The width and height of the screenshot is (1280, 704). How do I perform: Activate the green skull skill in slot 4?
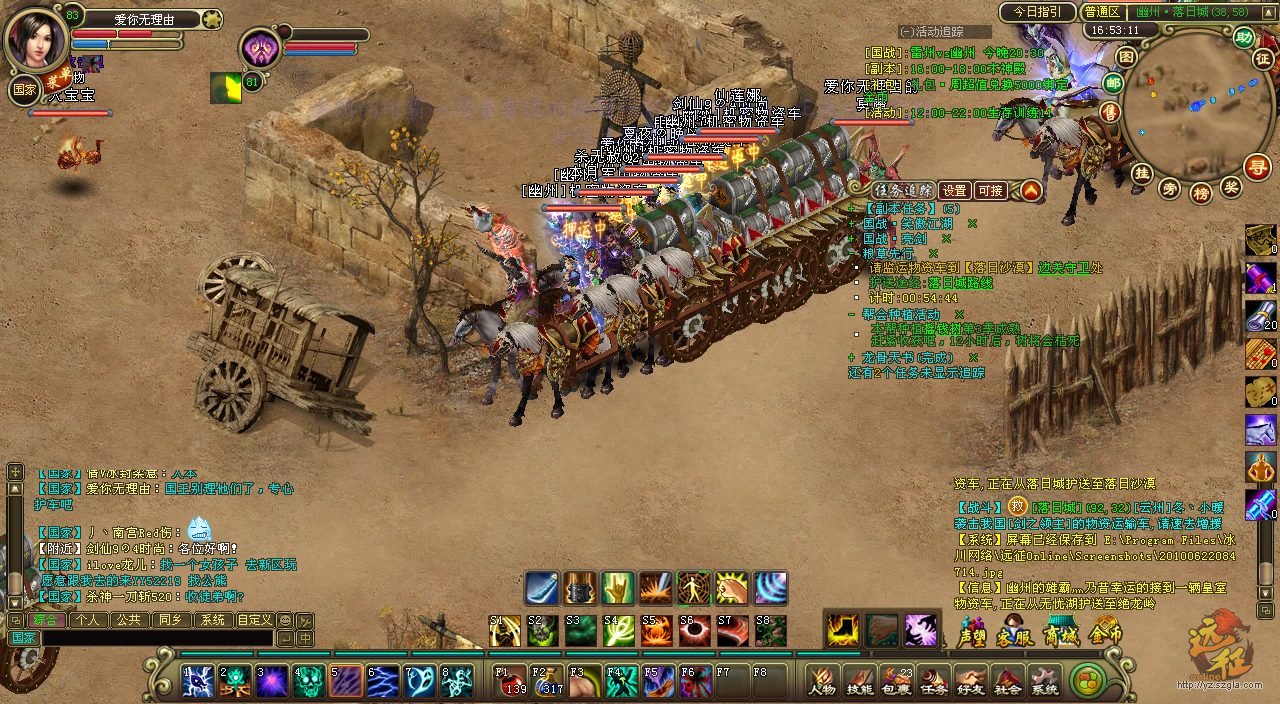[310, 682]
